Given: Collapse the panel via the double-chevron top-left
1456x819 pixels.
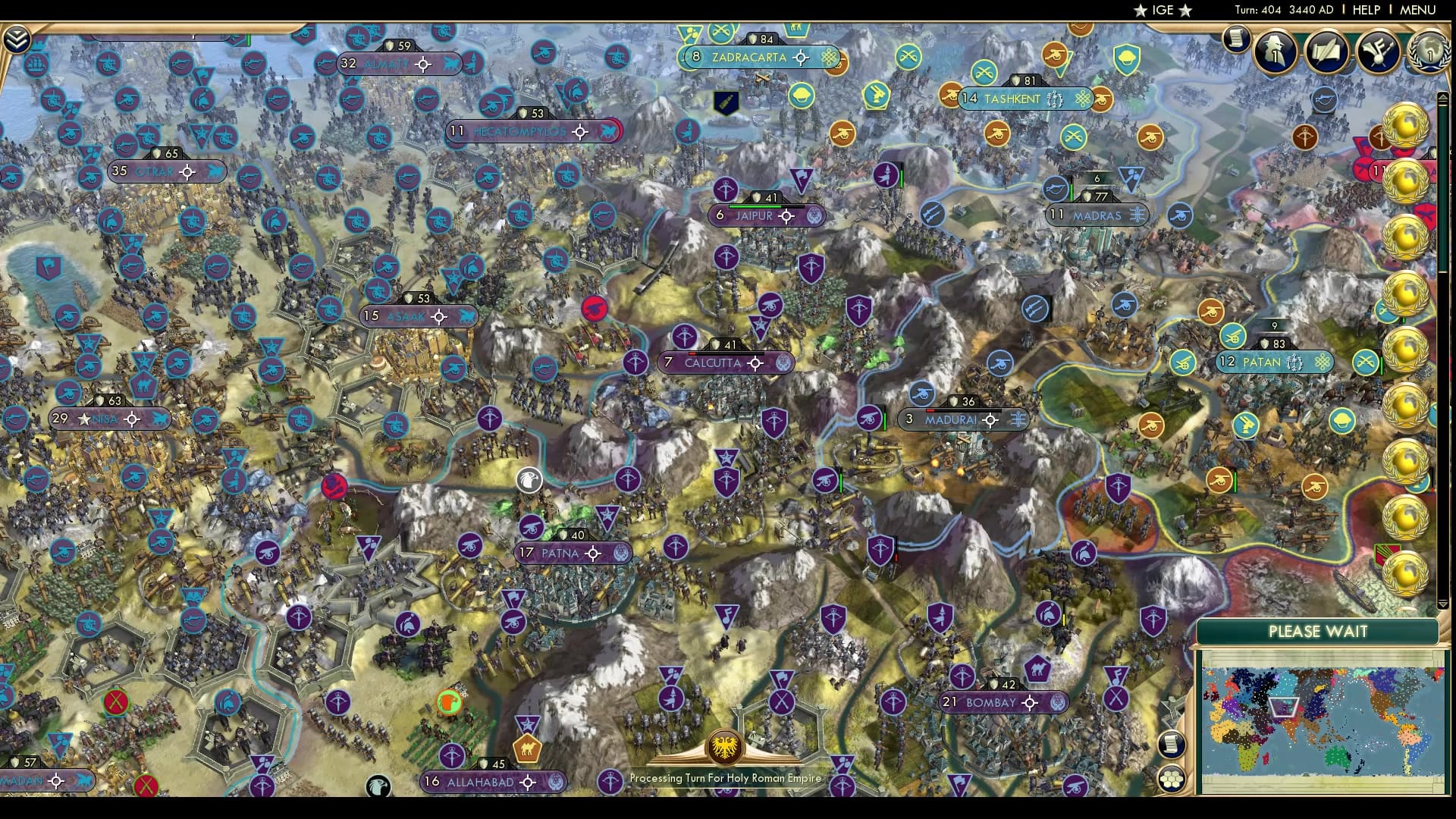Looking at the screenshot, I should tap(17, 38).
